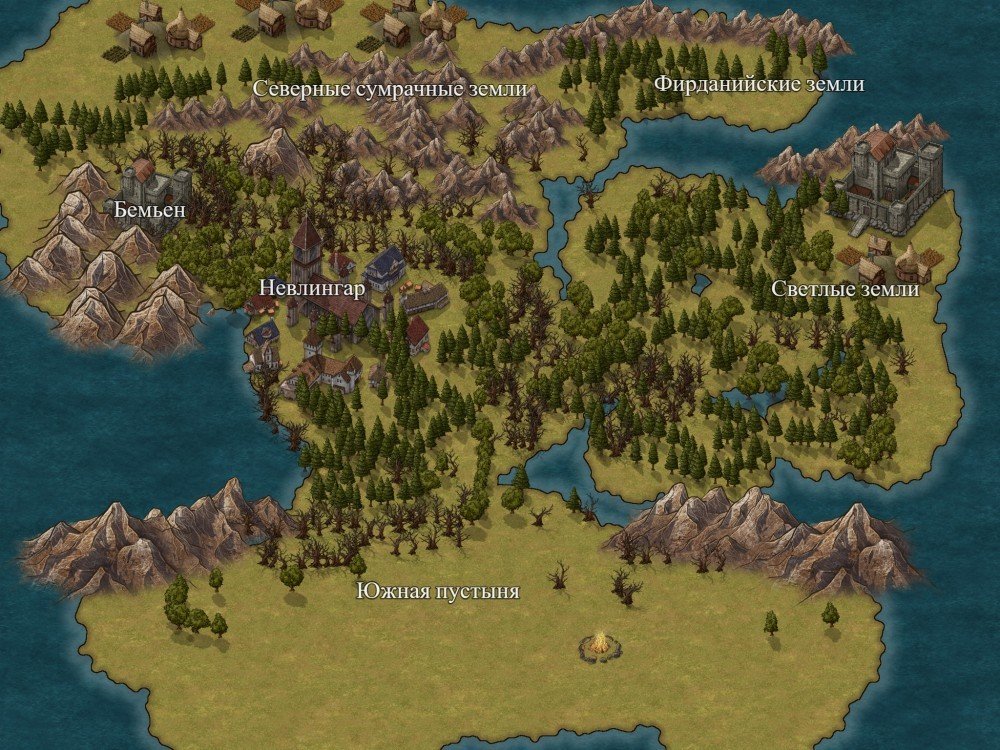
Task: Click the Светлые земли region label
Action: point(845,289)
